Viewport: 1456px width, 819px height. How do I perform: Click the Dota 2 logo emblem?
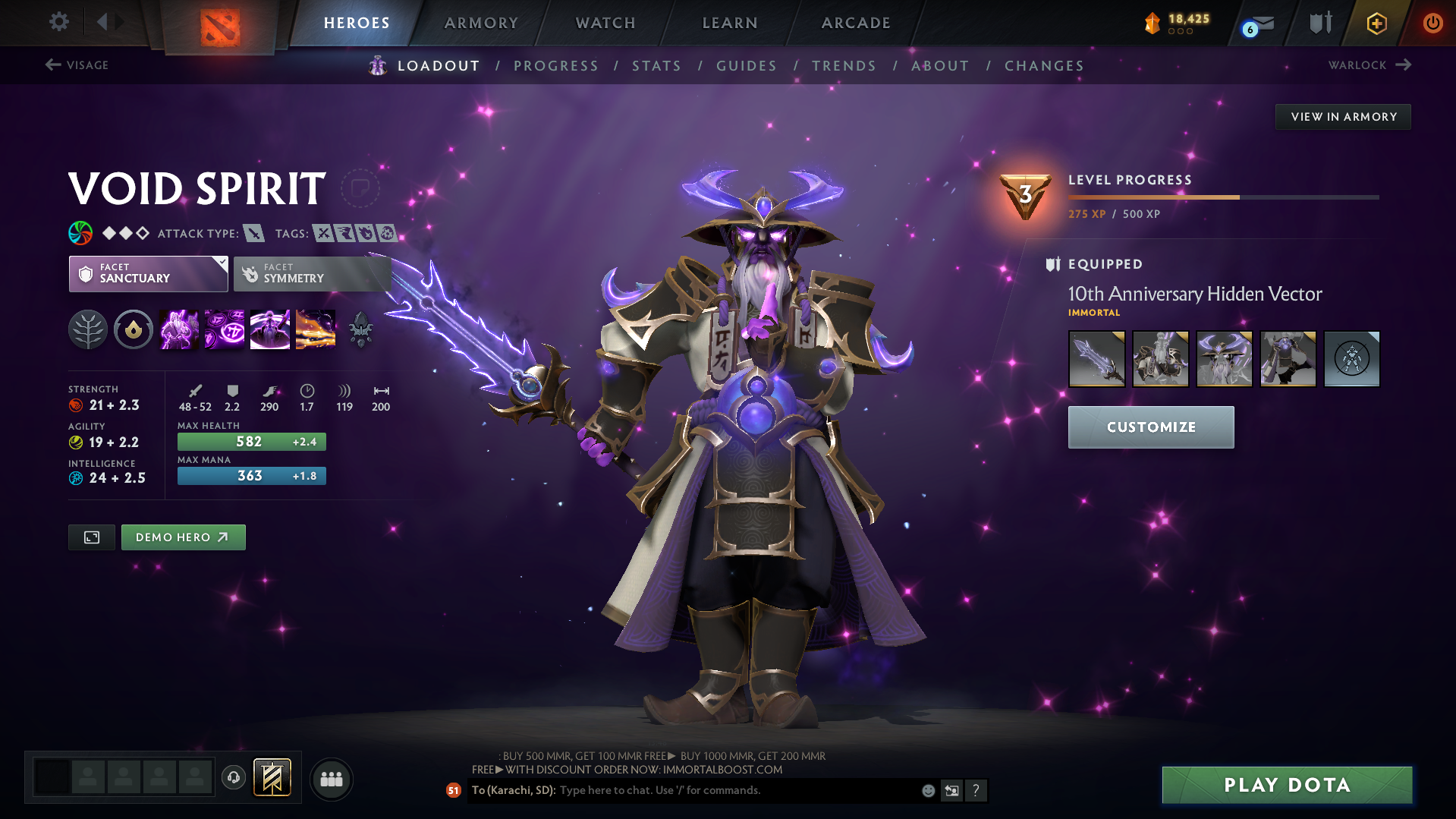tap(221, 22)
